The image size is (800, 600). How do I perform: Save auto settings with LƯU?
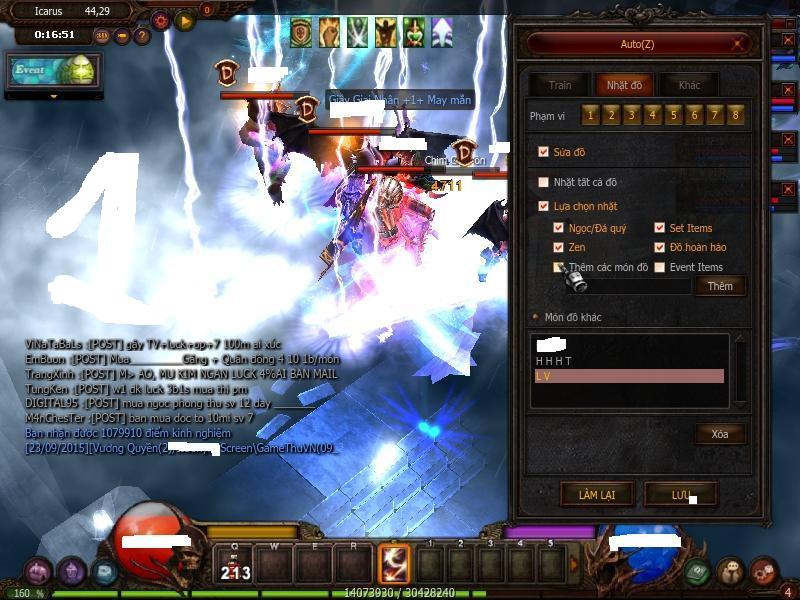[x=681, y=495]
